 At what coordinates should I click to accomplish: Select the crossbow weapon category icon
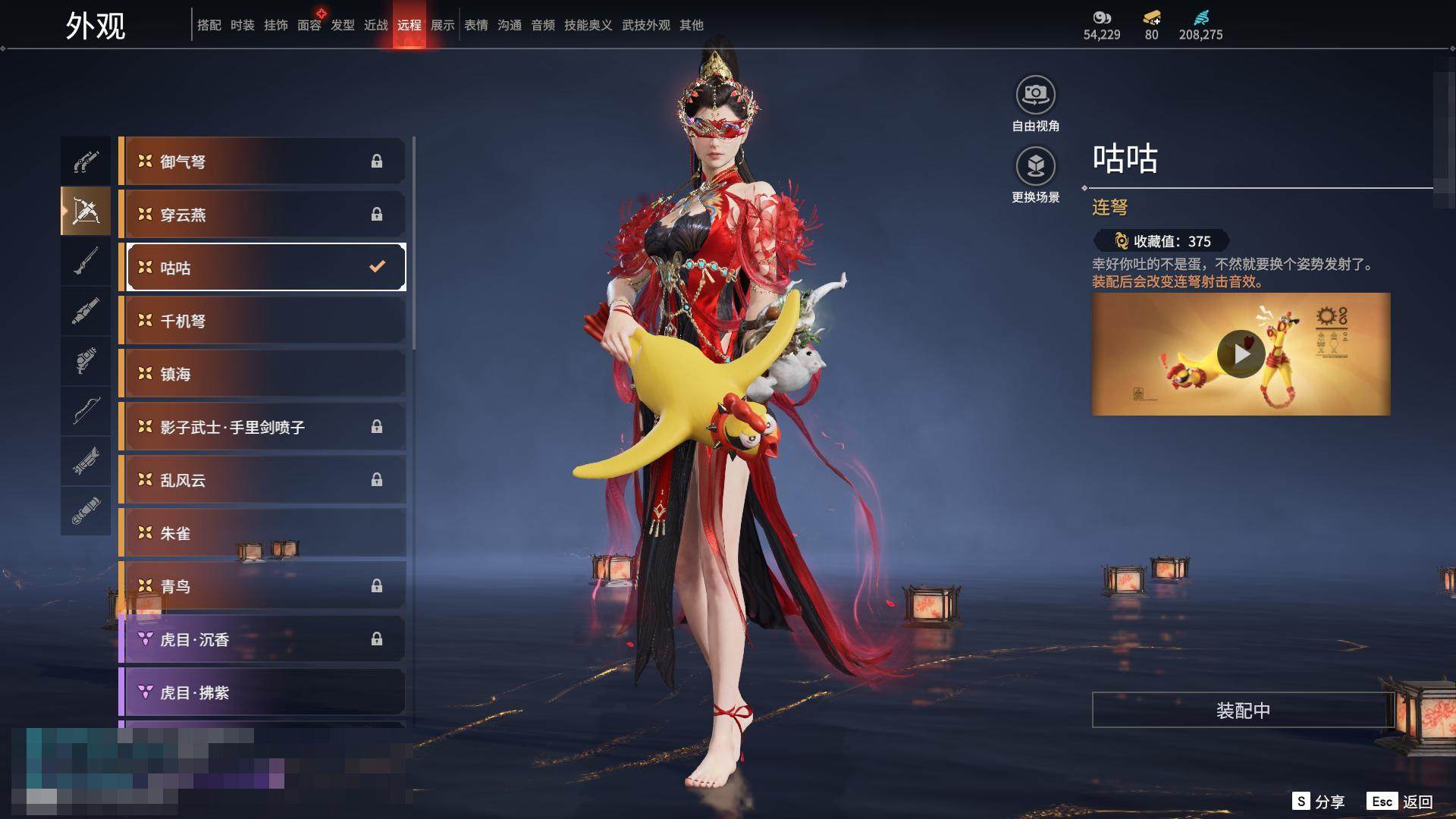pyautogui.click(x=86, y=212)
